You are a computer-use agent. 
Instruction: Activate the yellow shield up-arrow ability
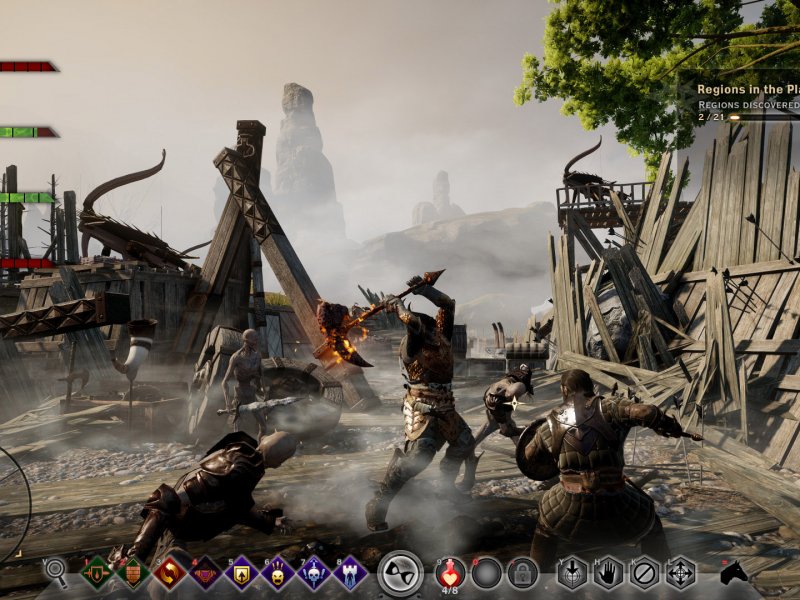tap(242, 573)
